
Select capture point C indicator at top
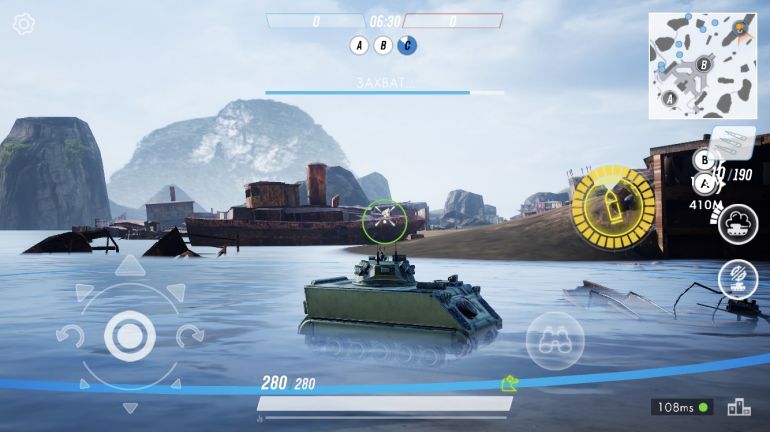pos(407,45)
